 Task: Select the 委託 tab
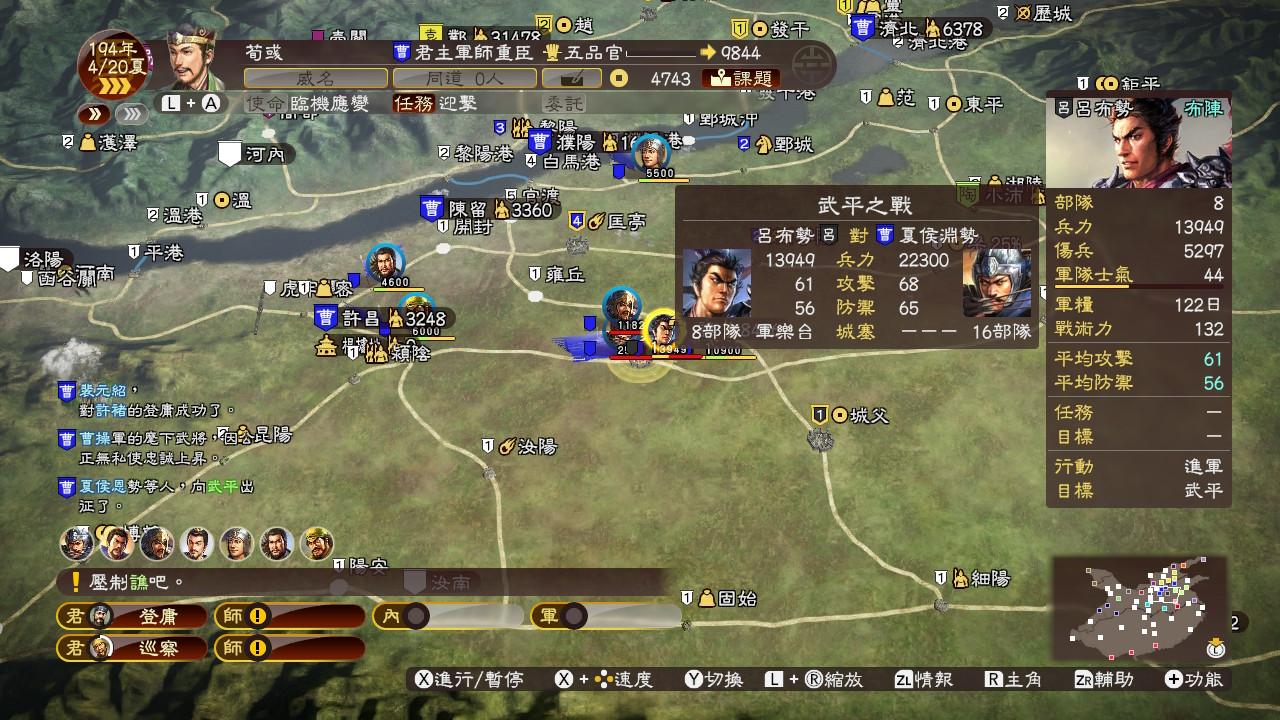click(x=563, y=101)
